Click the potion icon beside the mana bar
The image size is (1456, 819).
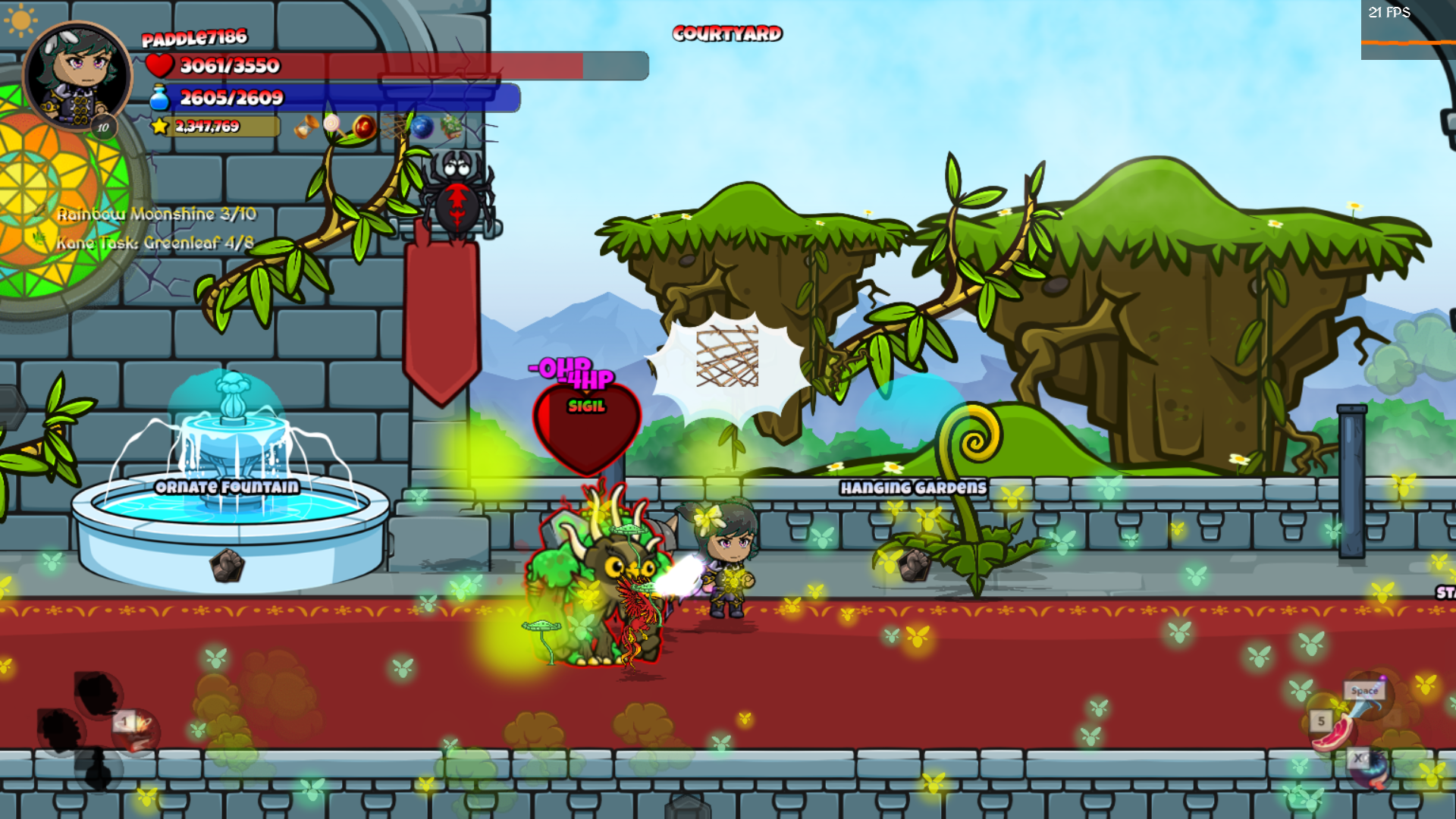click(160, 97)
